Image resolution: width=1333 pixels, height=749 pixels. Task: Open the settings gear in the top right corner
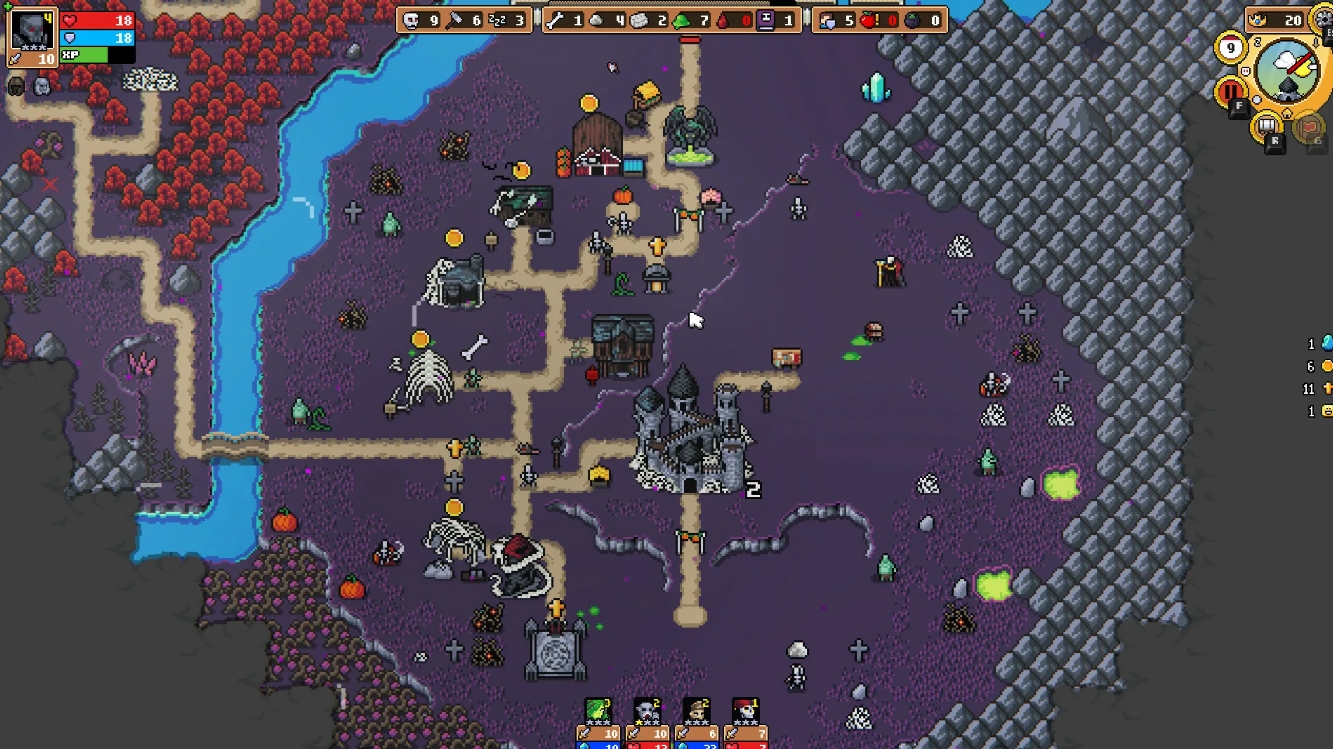pos(1323,20)
